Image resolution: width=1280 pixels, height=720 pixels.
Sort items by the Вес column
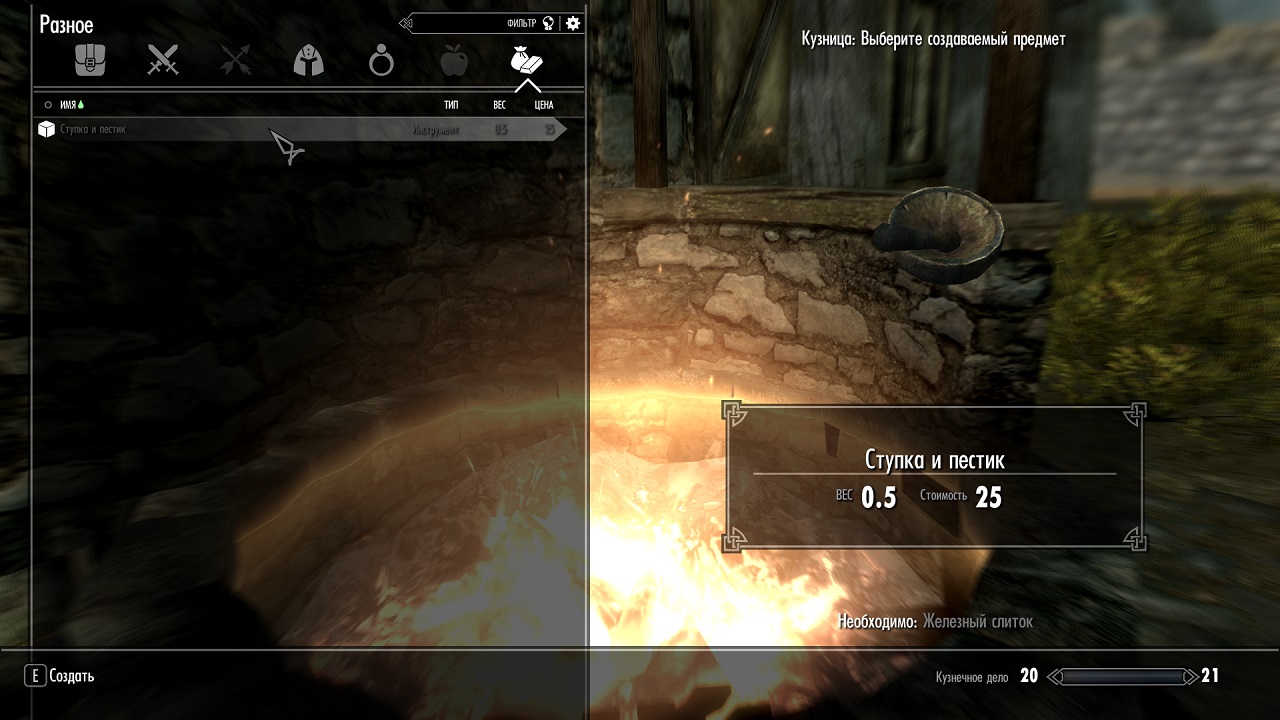[x=499, y=104]
